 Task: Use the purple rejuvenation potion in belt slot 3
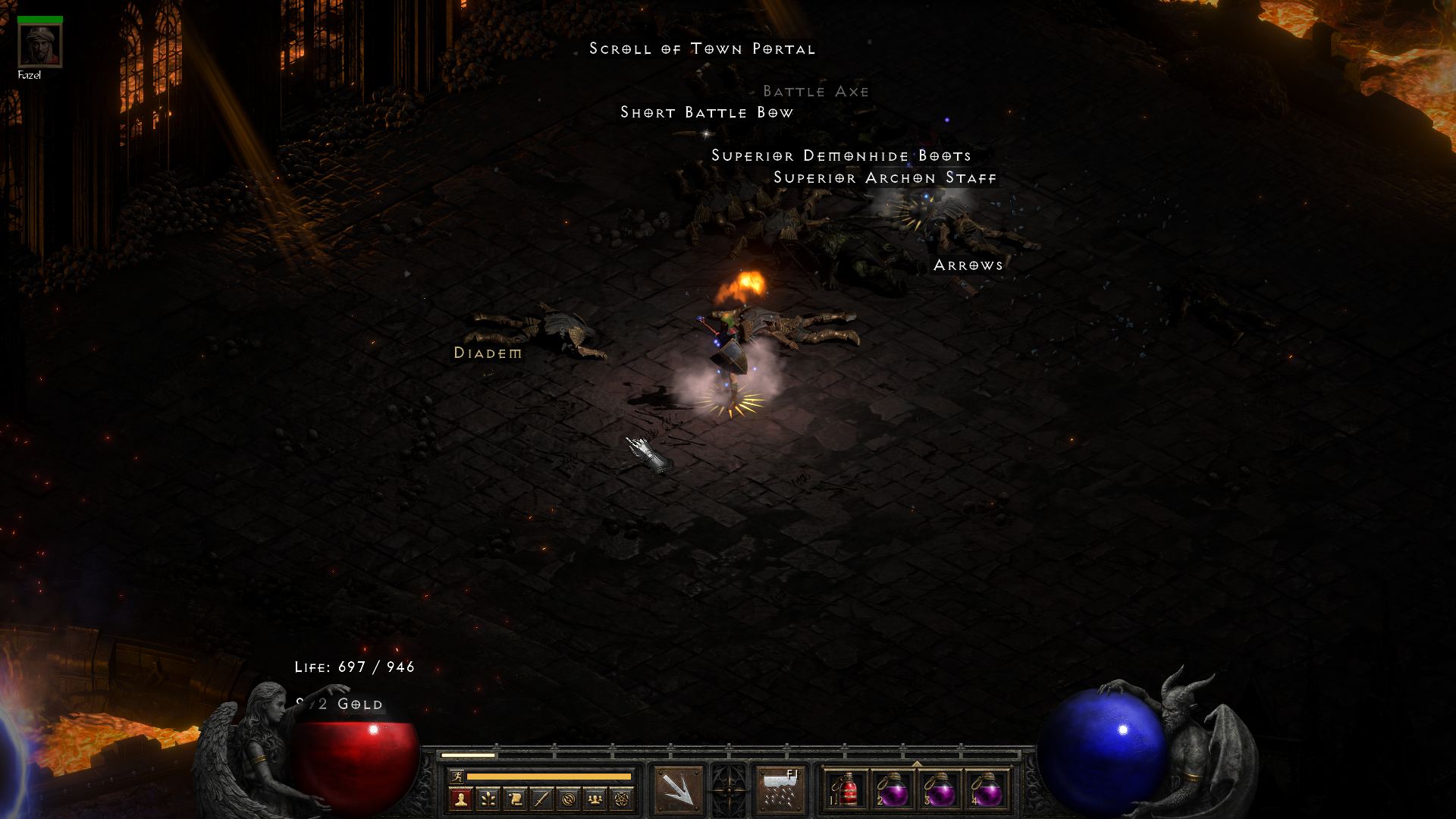pos(940,790)
